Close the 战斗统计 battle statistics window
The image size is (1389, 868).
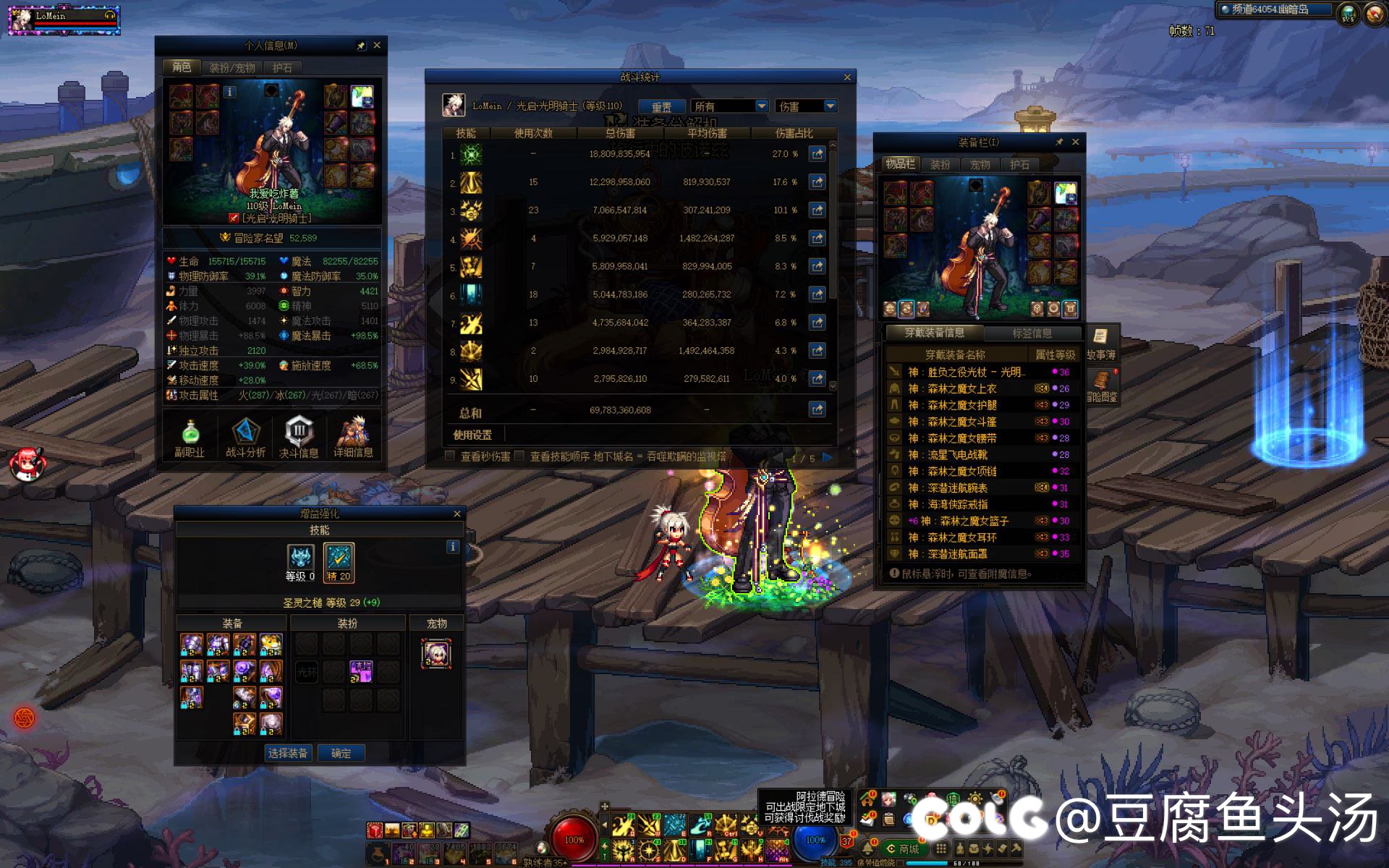pyautogui.click(x=847, y=77)
